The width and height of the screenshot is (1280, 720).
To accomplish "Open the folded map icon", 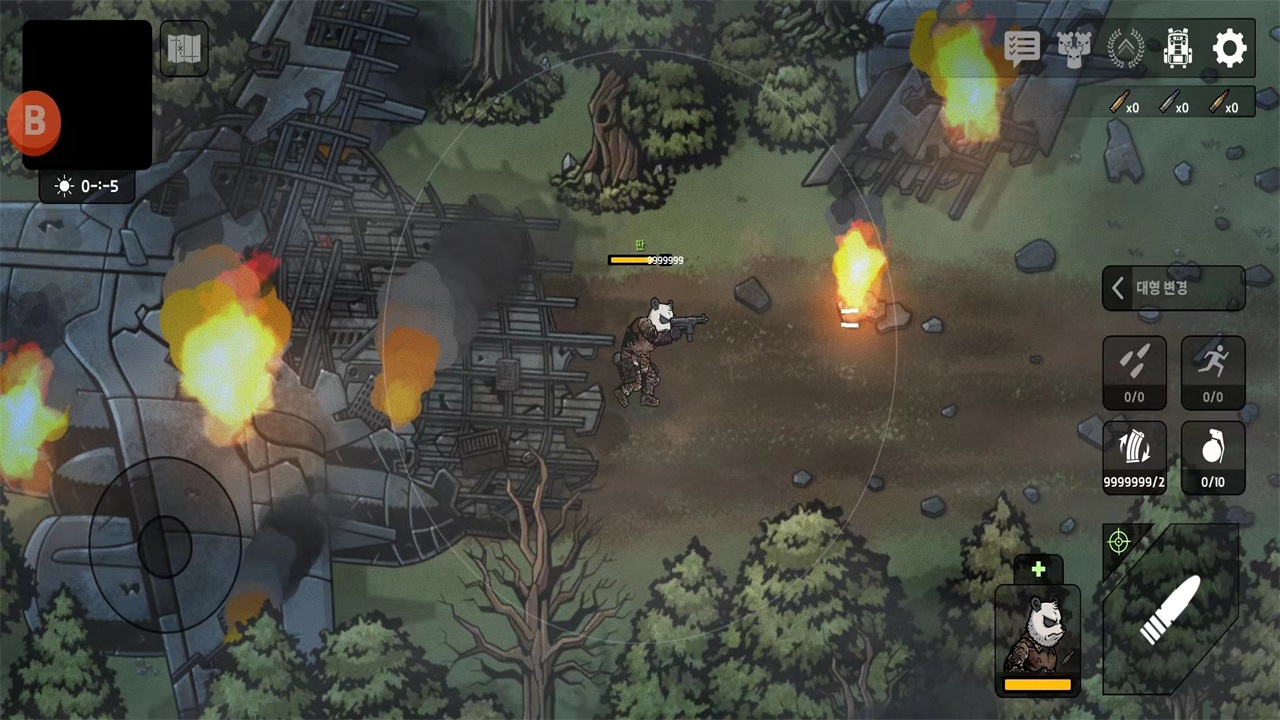I will (x=184, y=48).
